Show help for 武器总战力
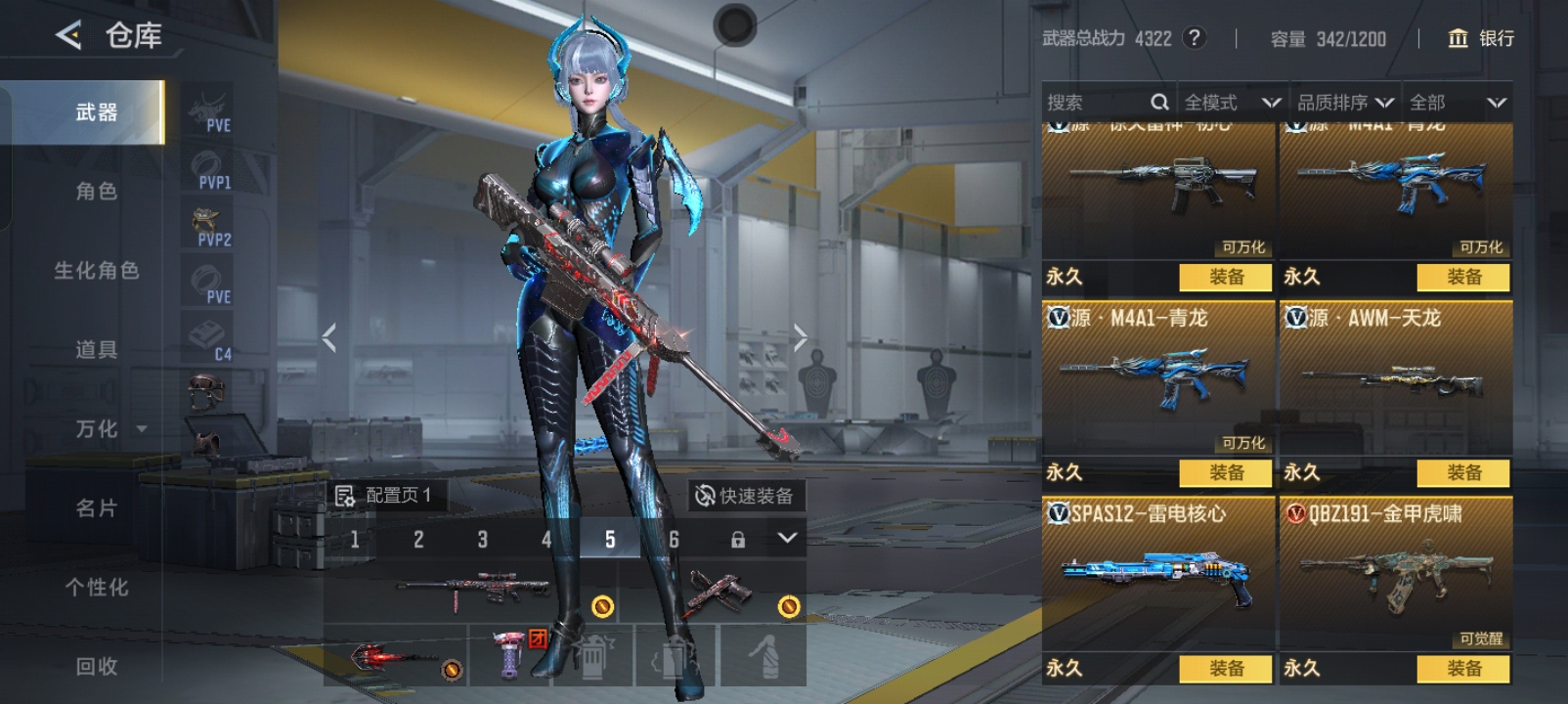The image size is (1568, 704). (1194, 38)
